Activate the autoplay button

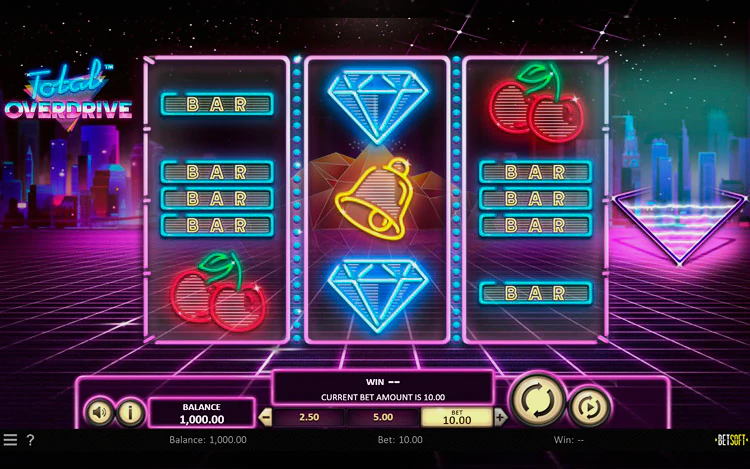pos(589,406)
